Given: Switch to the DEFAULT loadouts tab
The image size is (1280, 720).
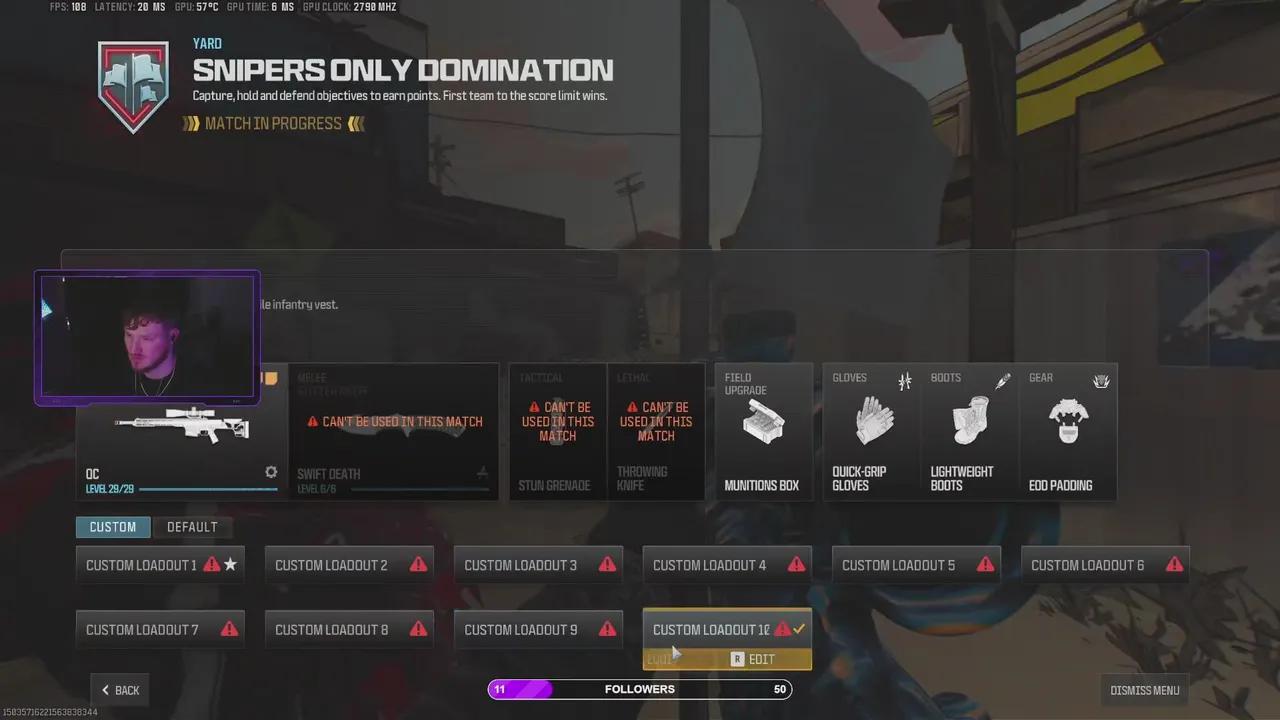Looking at the screenshot, I should tap(192, 527).
